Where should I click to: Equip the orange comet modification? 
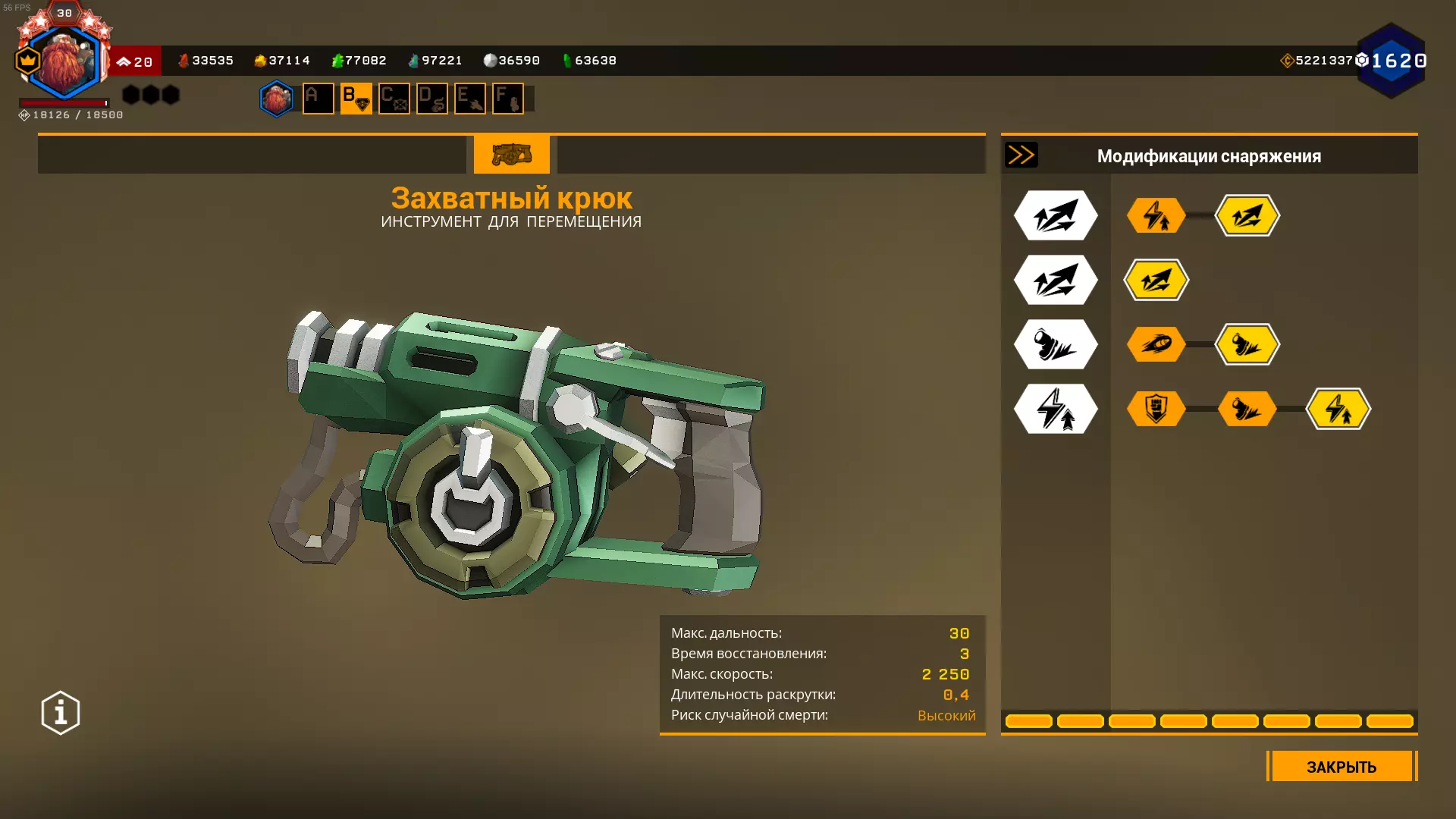1156,344
